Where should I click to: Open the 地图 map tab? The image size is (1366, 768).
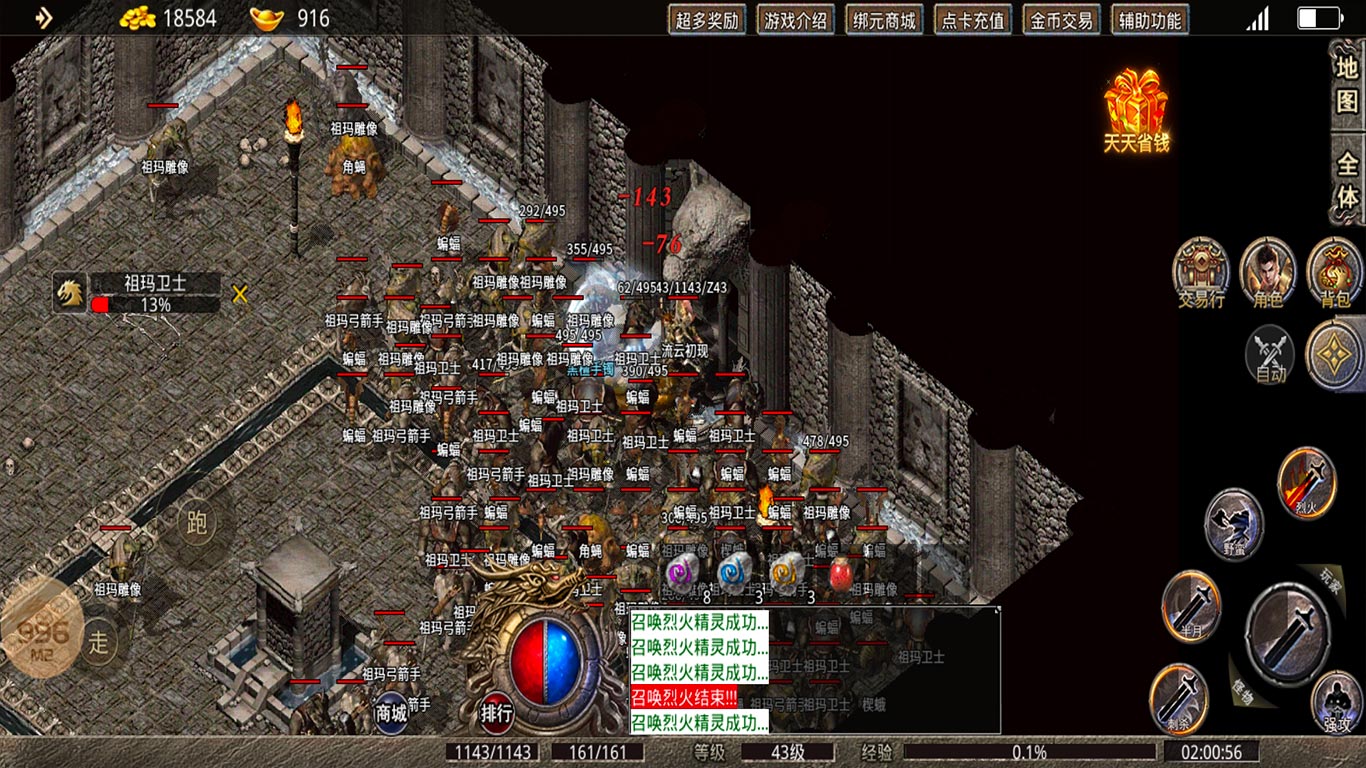(1348, 83)
